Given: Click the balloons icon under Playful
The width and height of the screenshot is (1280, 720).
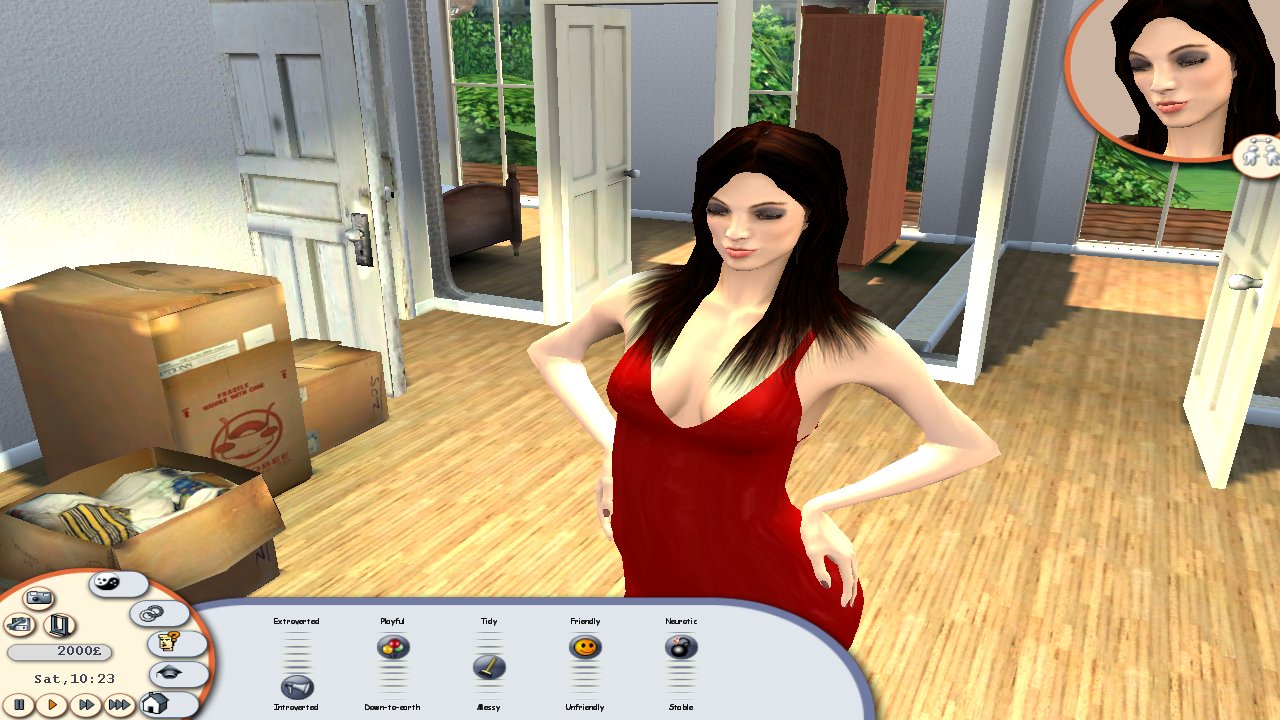Looking at the screenshot, I should click(x=393, y=647).
